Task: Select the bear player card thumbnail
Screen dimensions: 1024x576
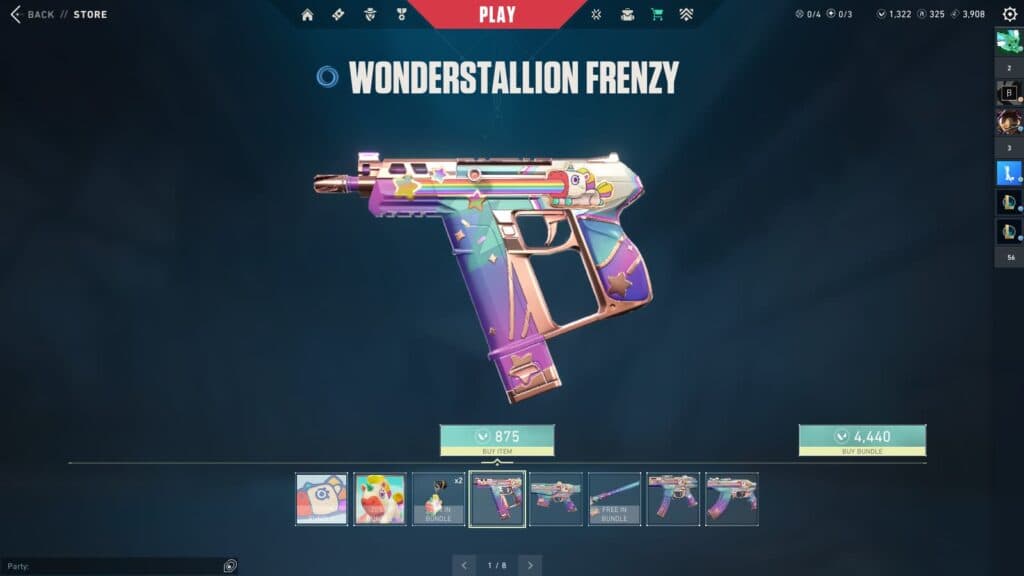Action: (322, 499)
